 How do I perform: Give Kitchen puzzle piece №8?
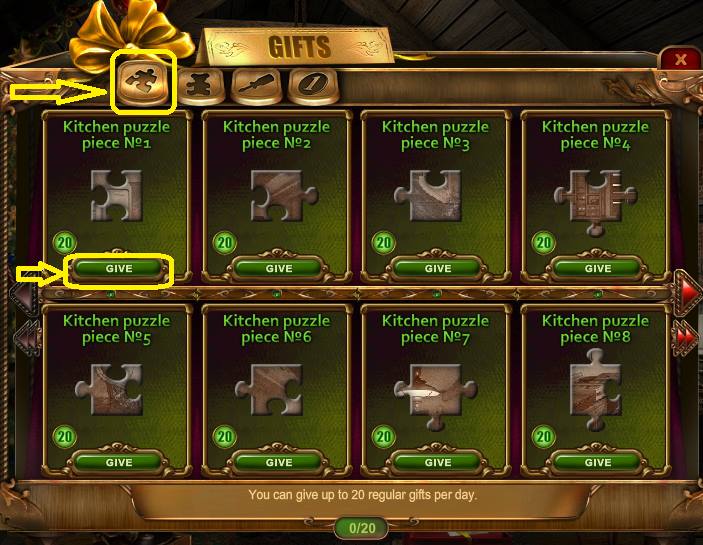(x=598, y=463)
